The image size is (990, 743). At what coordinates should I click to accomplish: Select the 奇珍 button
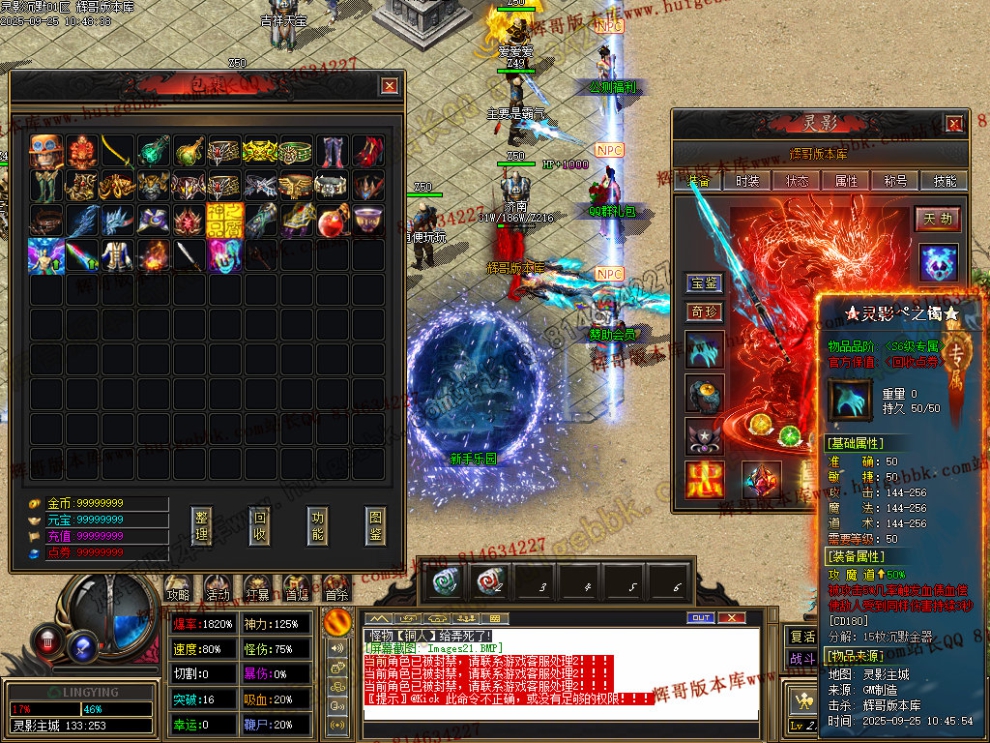(x=704, y=312)
